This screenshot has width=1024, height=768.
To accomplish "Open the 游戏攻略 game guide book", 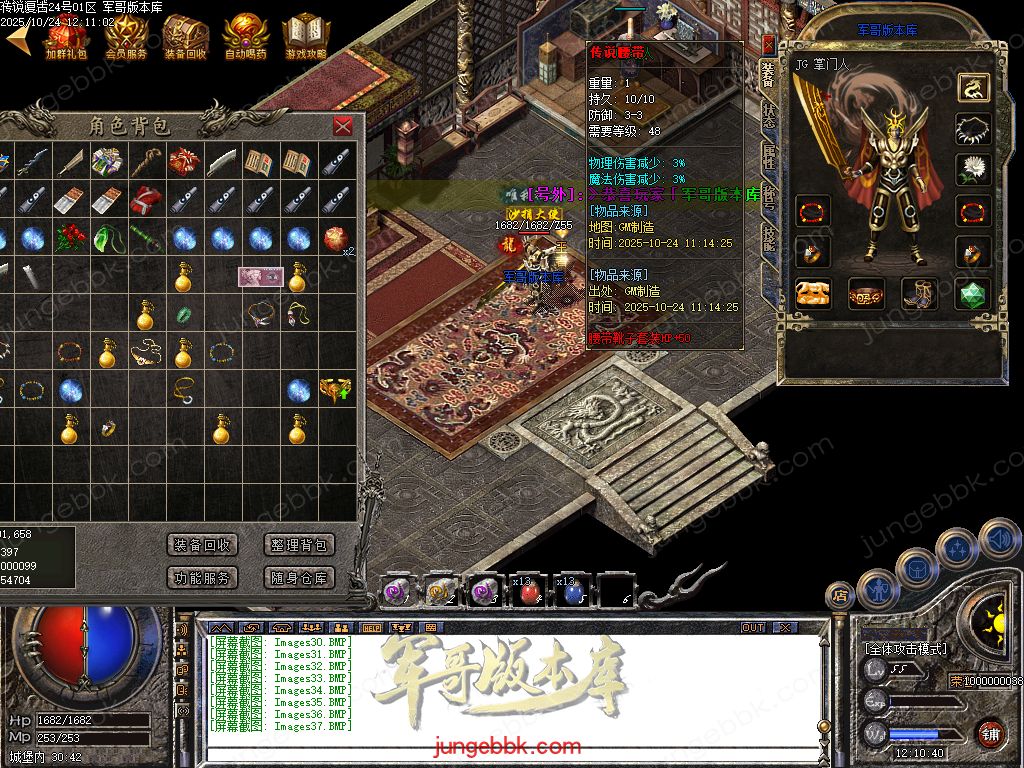I will pos(305,37).
